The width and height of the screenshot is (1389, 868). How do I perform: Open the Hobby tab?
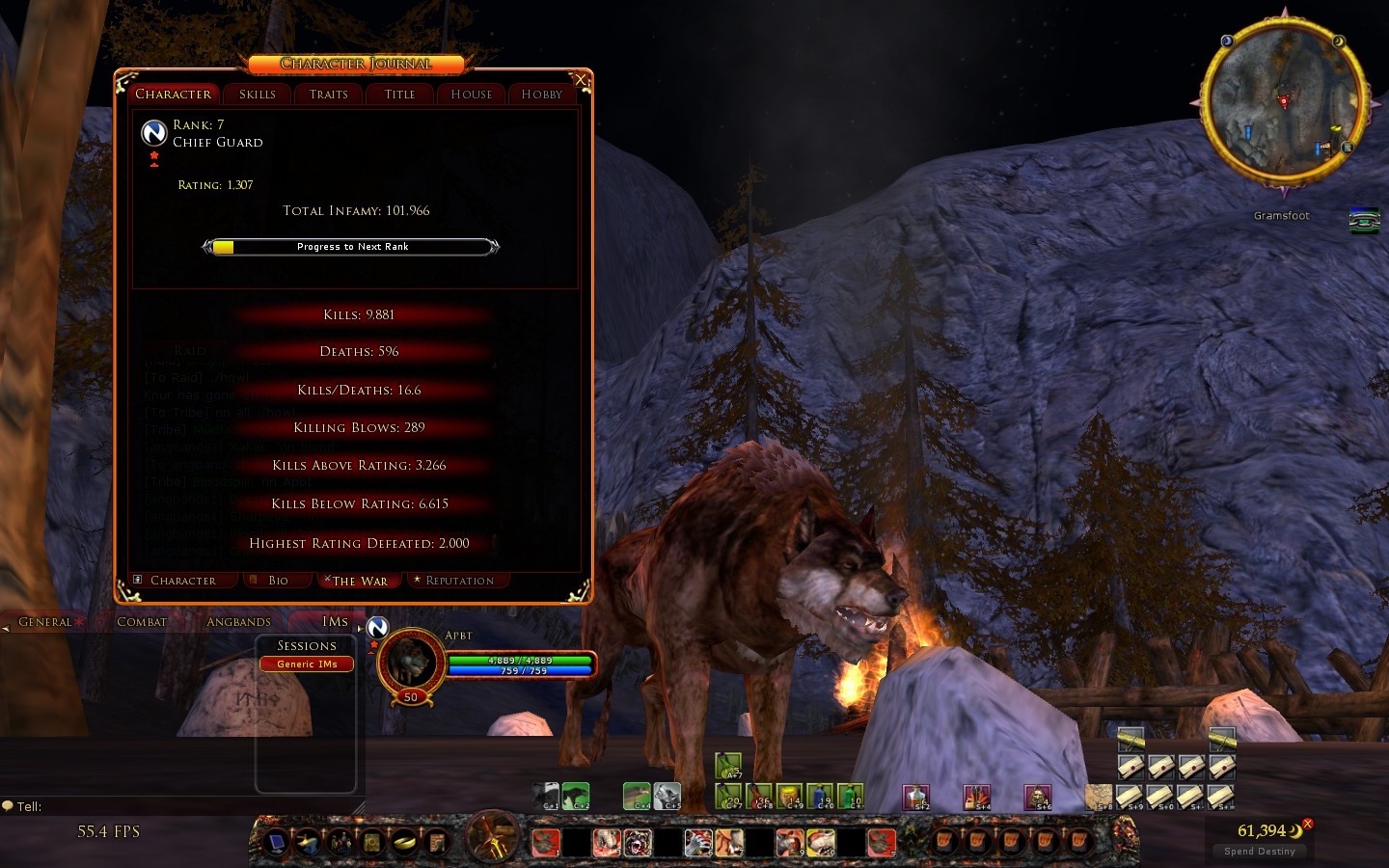pos(541,95)
